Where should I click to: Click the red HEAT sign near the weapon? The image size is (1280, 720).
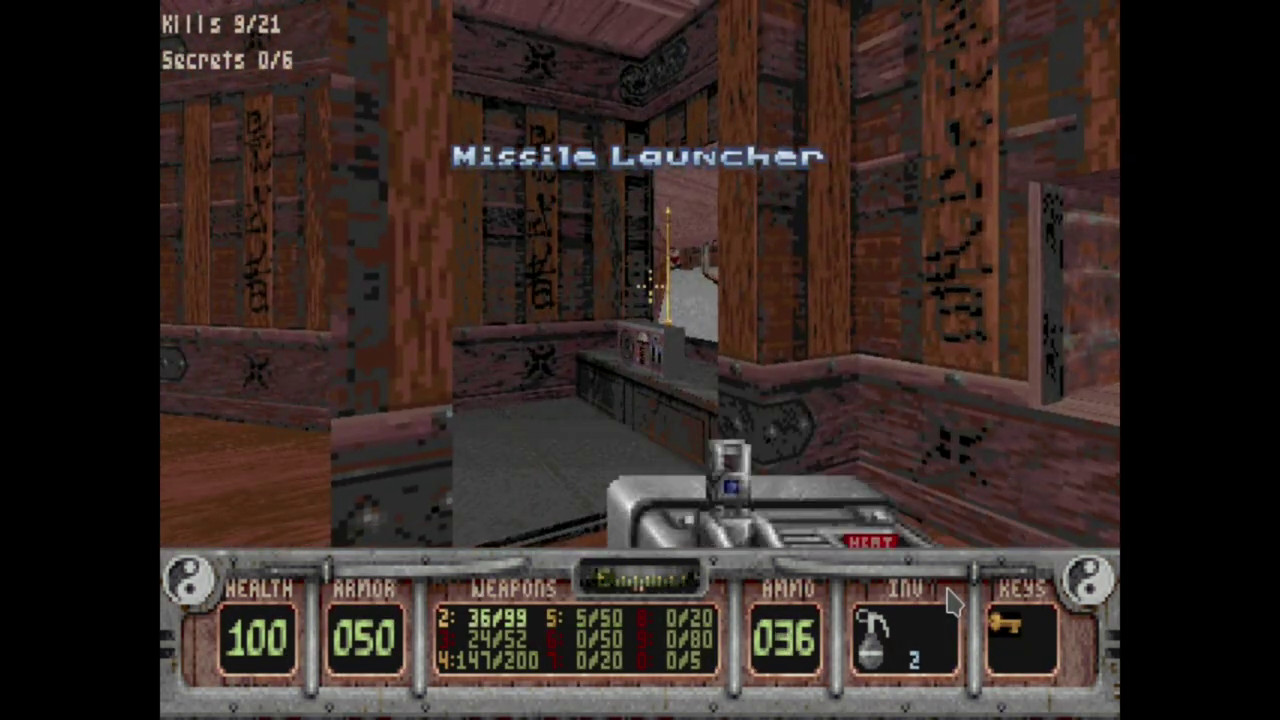[x=869, y=542]
